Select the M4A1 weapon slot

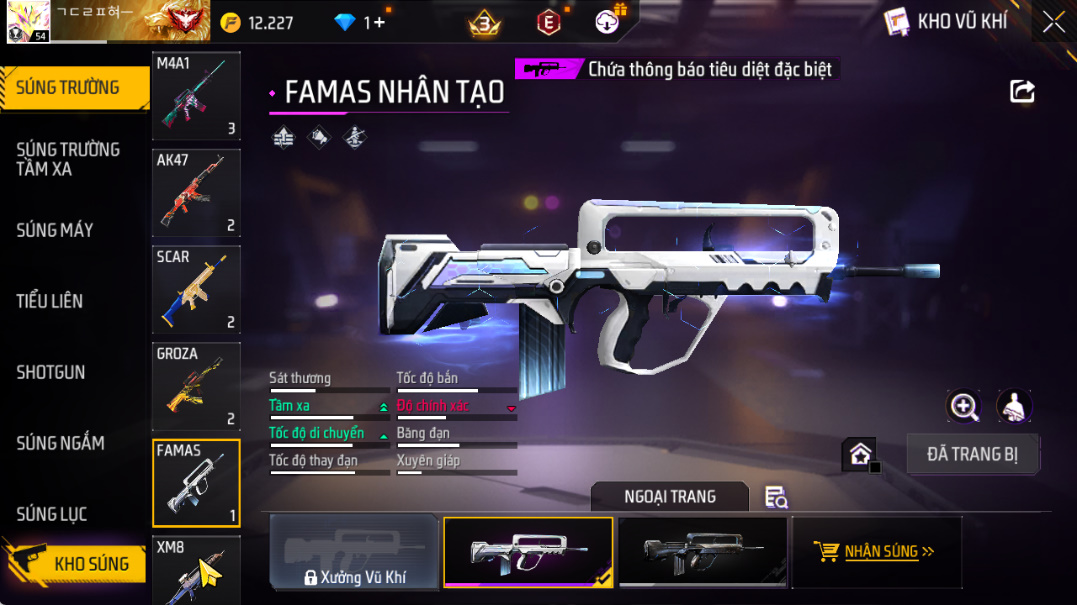coord(196,96)
